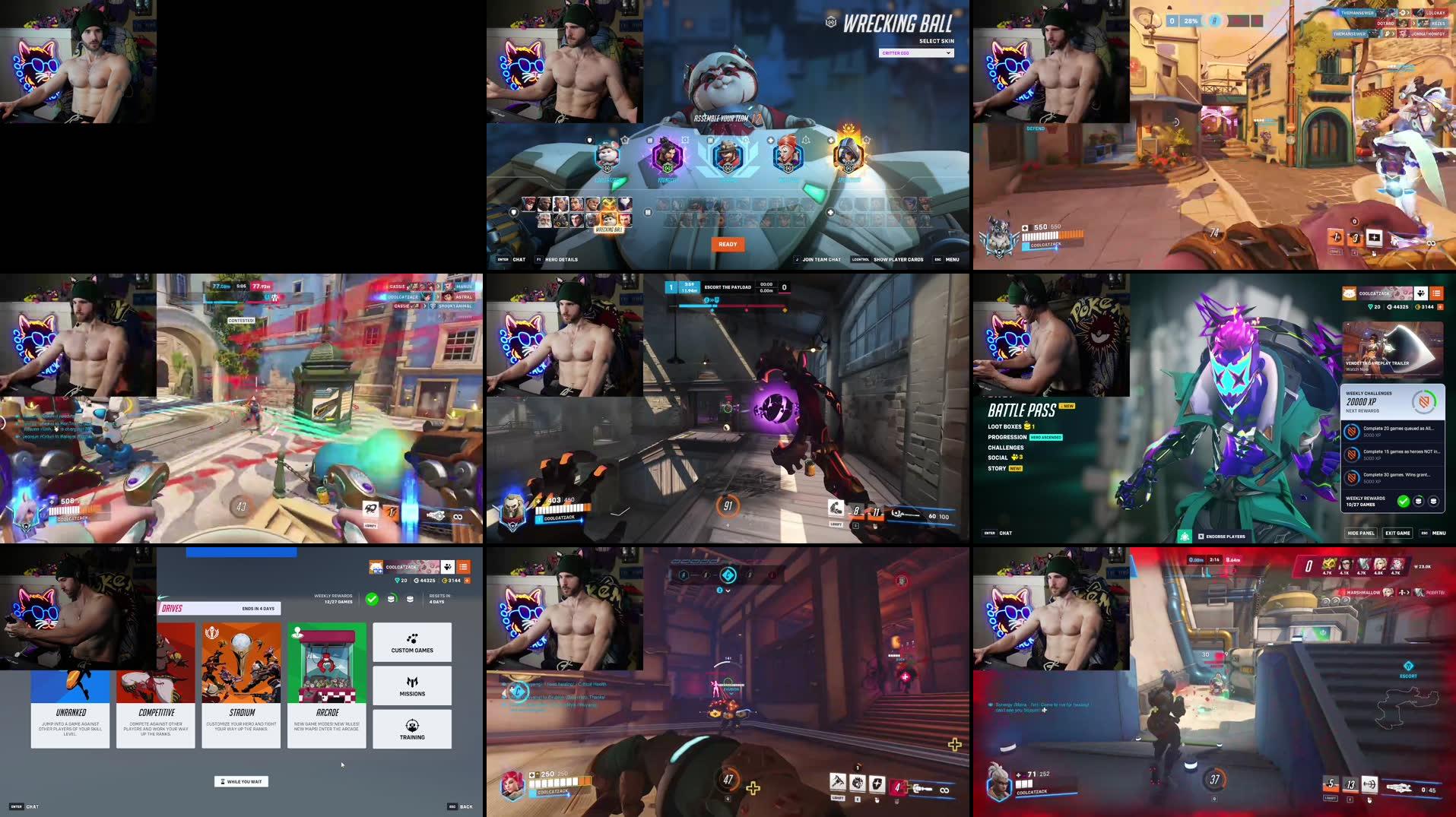The width and height of the screenshot is (1456, 817).
Task: Select the Custom Games claw-machine icon
Action: pyautogui.click(x=411, y=641)
